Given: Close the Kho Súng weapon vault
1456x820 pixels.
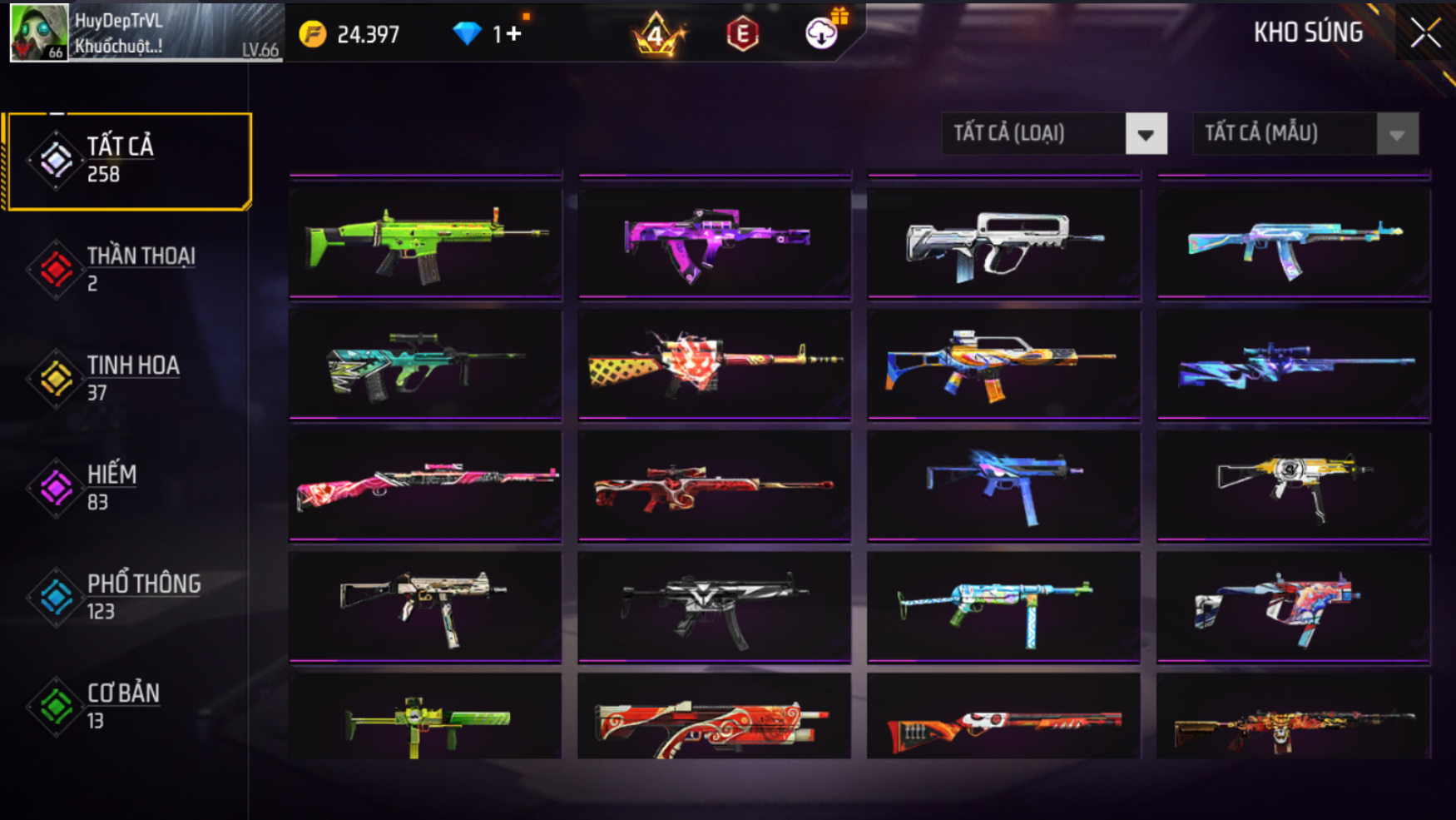Looking at the screenshot, I should (x=1425, y=33).
